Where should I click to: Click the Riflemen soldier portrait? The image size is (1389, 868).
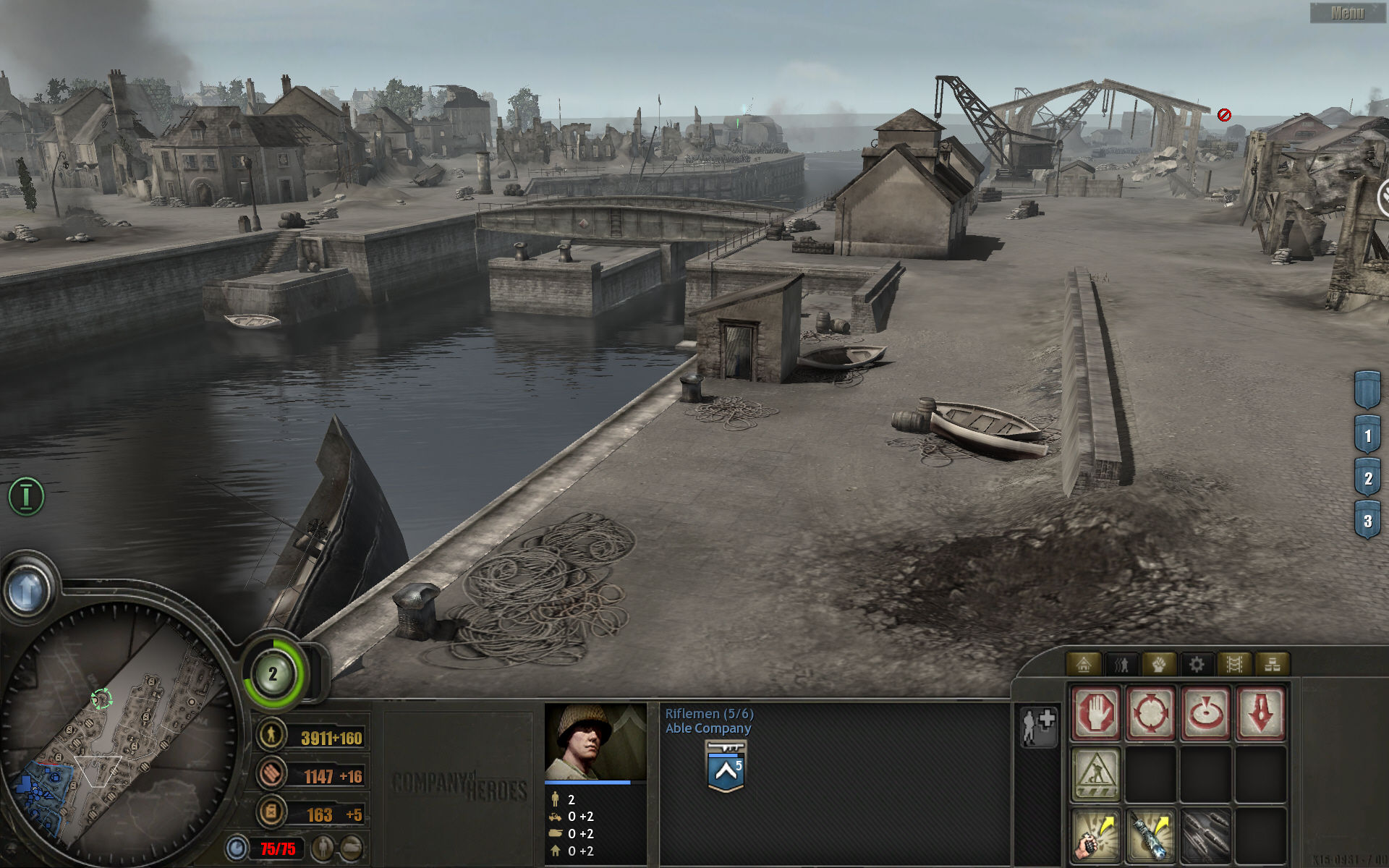595,741
